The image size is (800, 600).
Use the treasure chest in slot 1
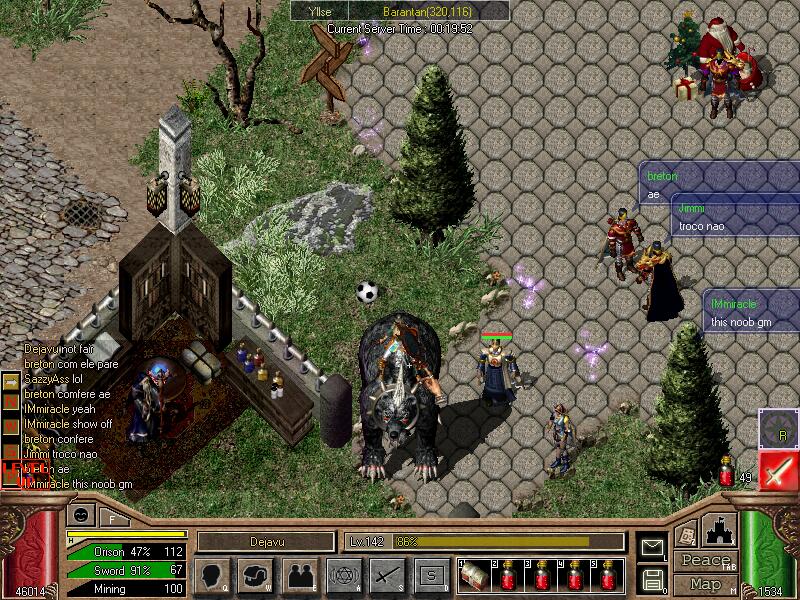click(x=478, y=575)
